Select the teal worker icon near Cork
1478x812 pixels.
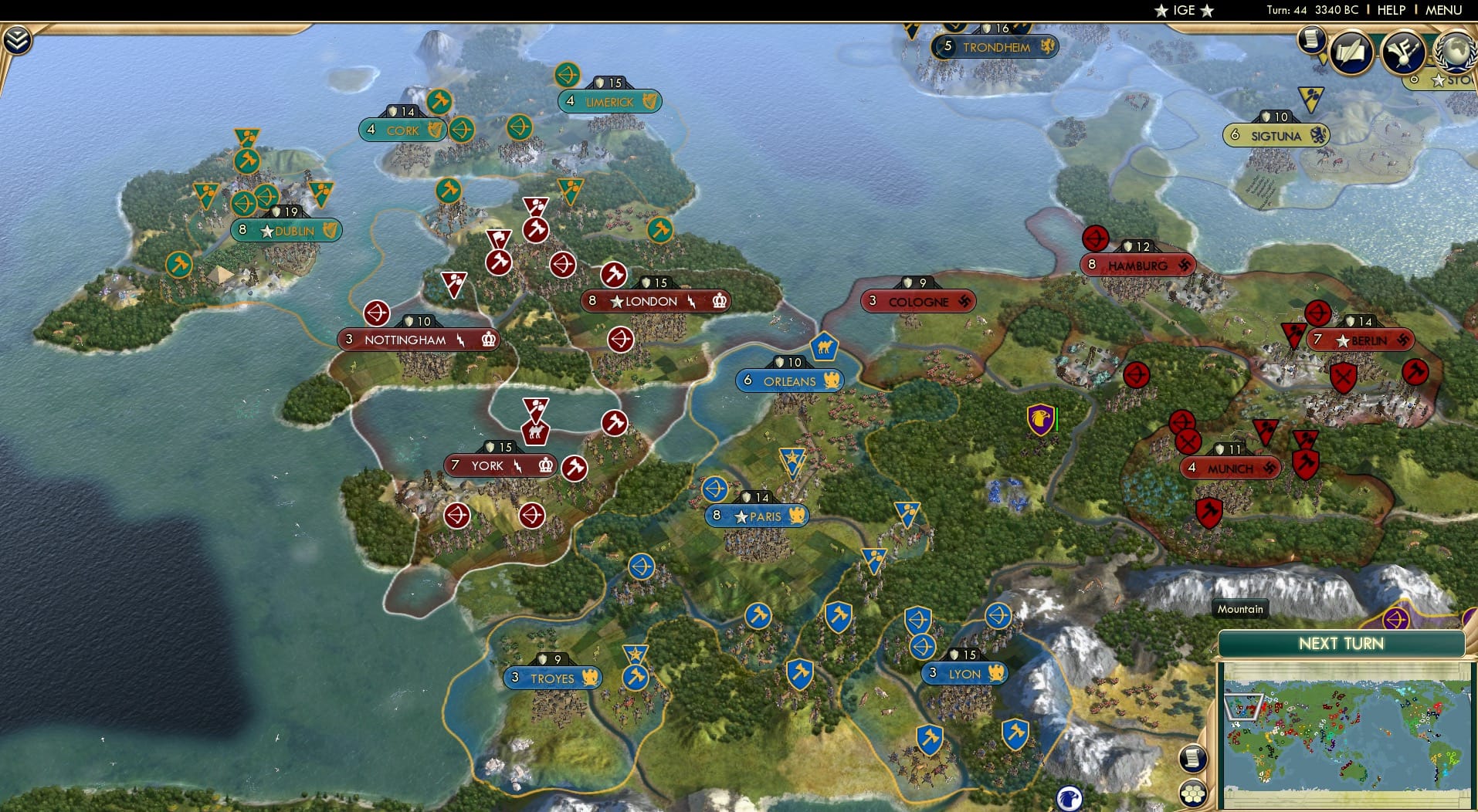tap(440, 101)
